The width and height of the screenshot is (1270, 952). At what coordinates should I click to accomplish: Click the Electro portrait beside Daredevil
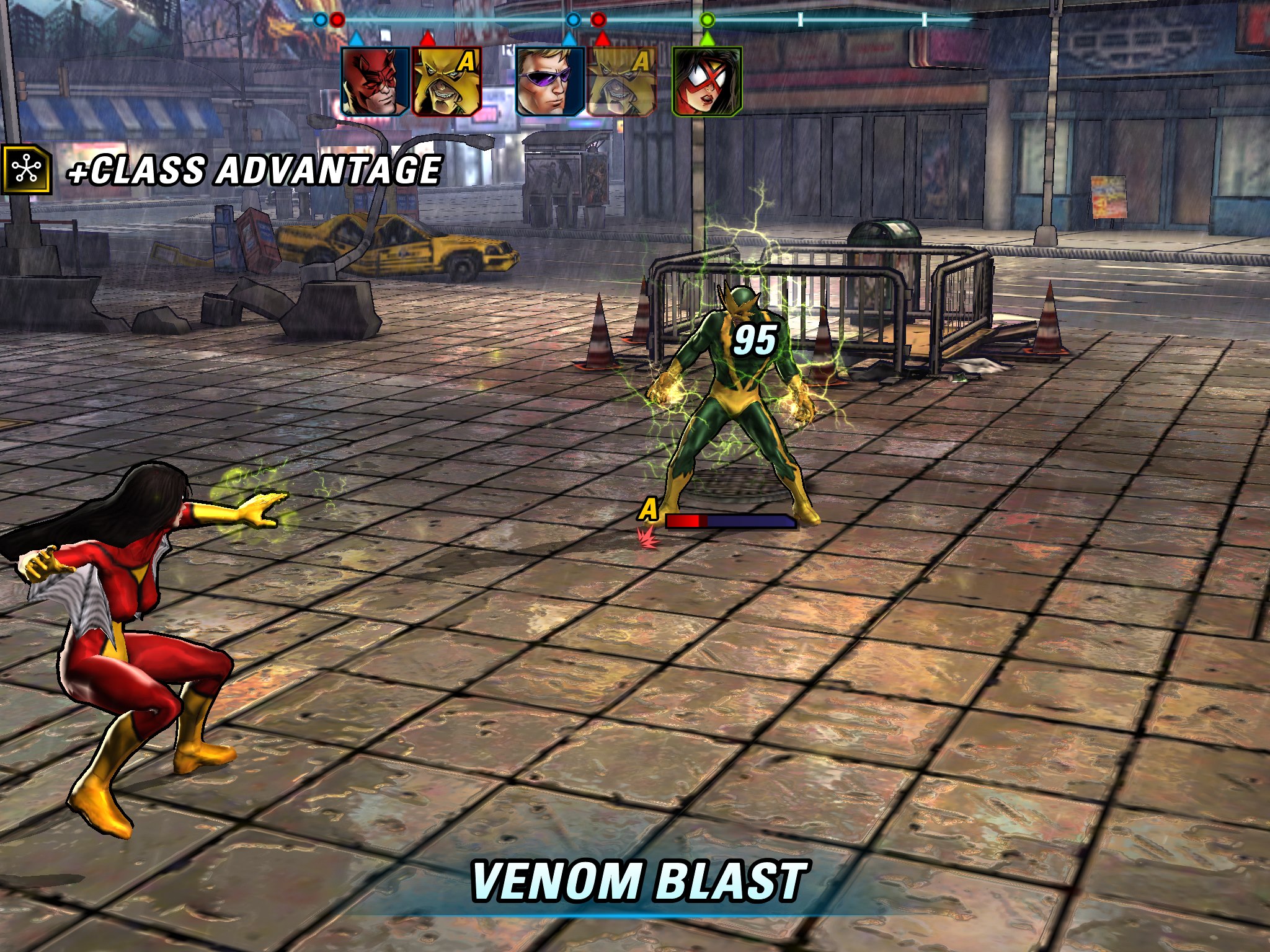pyautogui.click(x=446, y=82)
